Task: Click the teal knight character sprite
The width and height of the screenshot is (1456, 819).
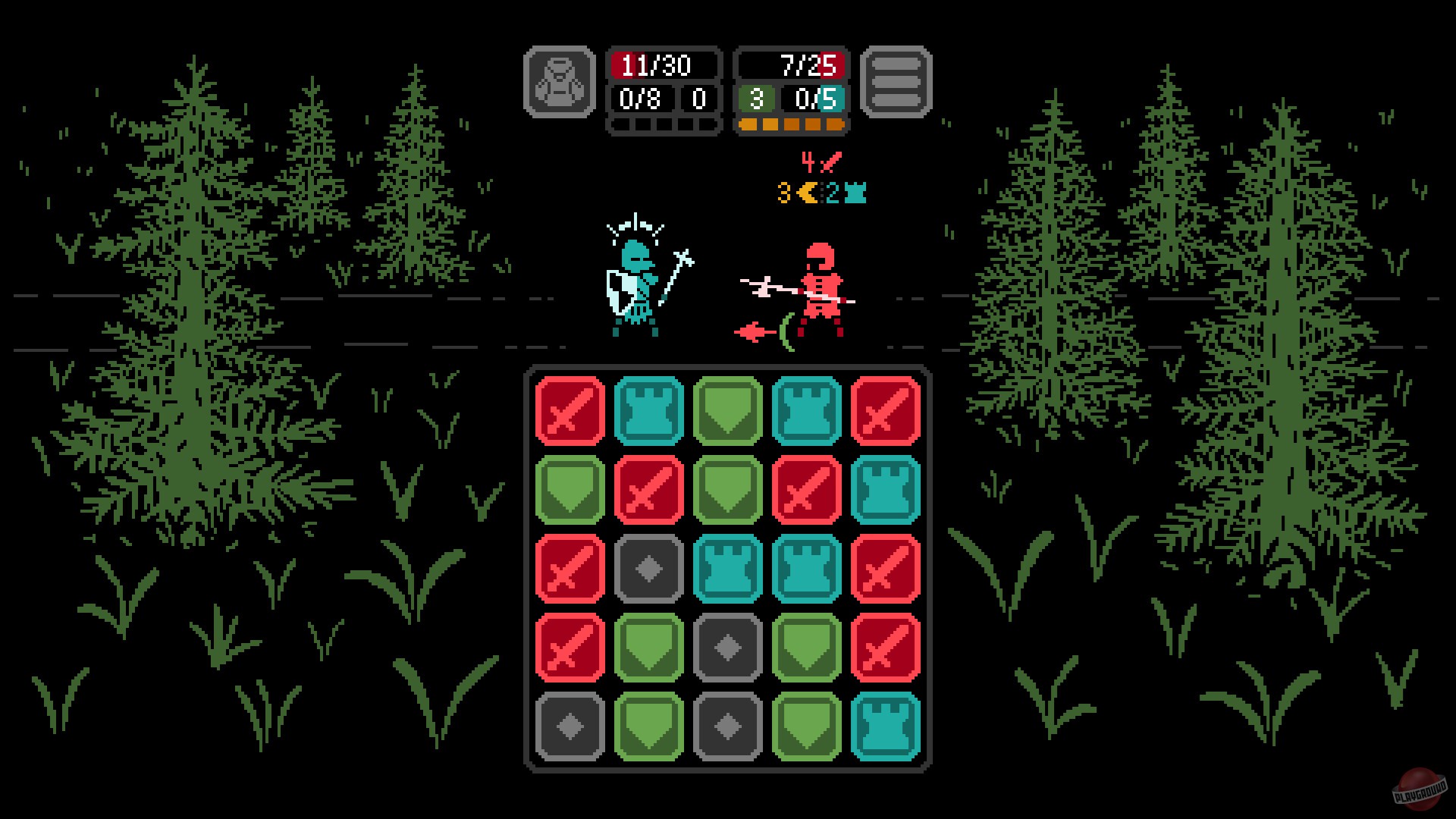Action: click(635, 288)
